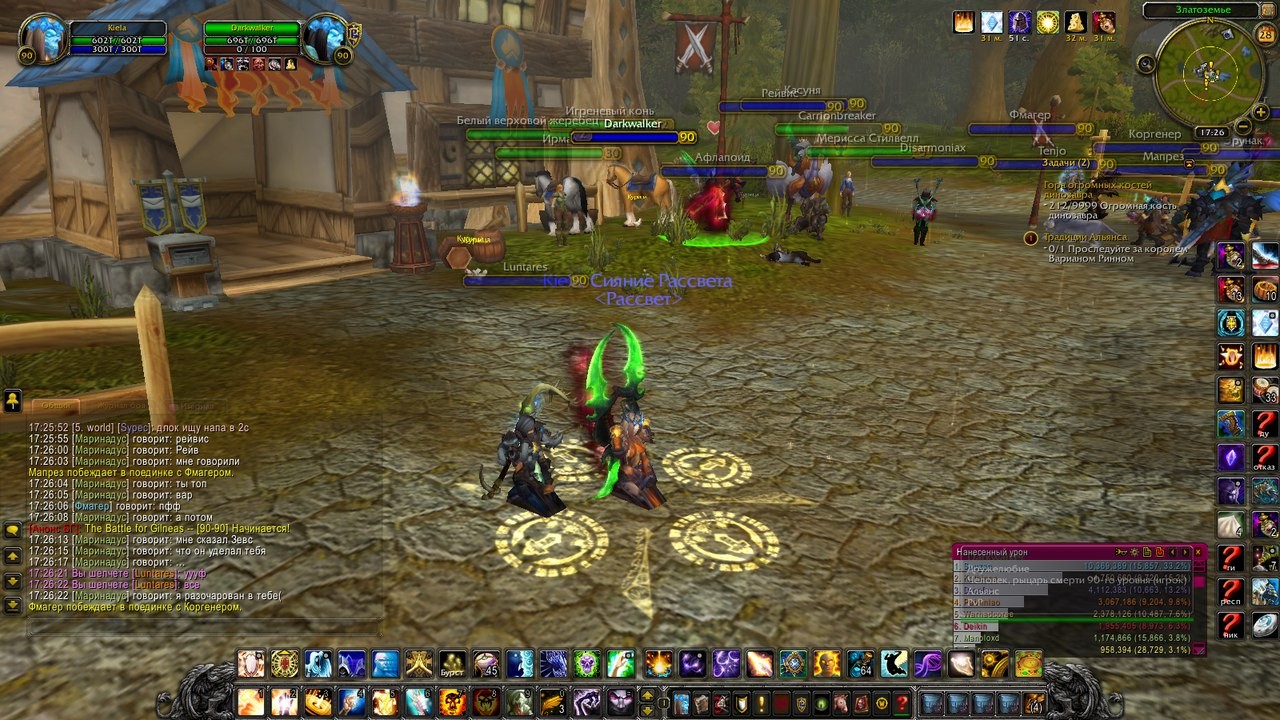Screen dimensions: 1280x720
Task: Click the minimap tracking magnifier button
Action: coord(1147,65)
